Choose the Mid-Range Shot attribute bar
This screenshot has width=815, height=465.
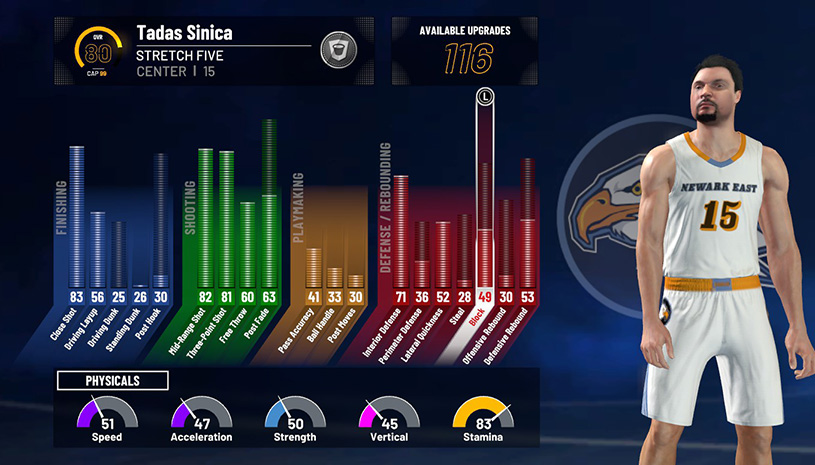coord(205,220)
